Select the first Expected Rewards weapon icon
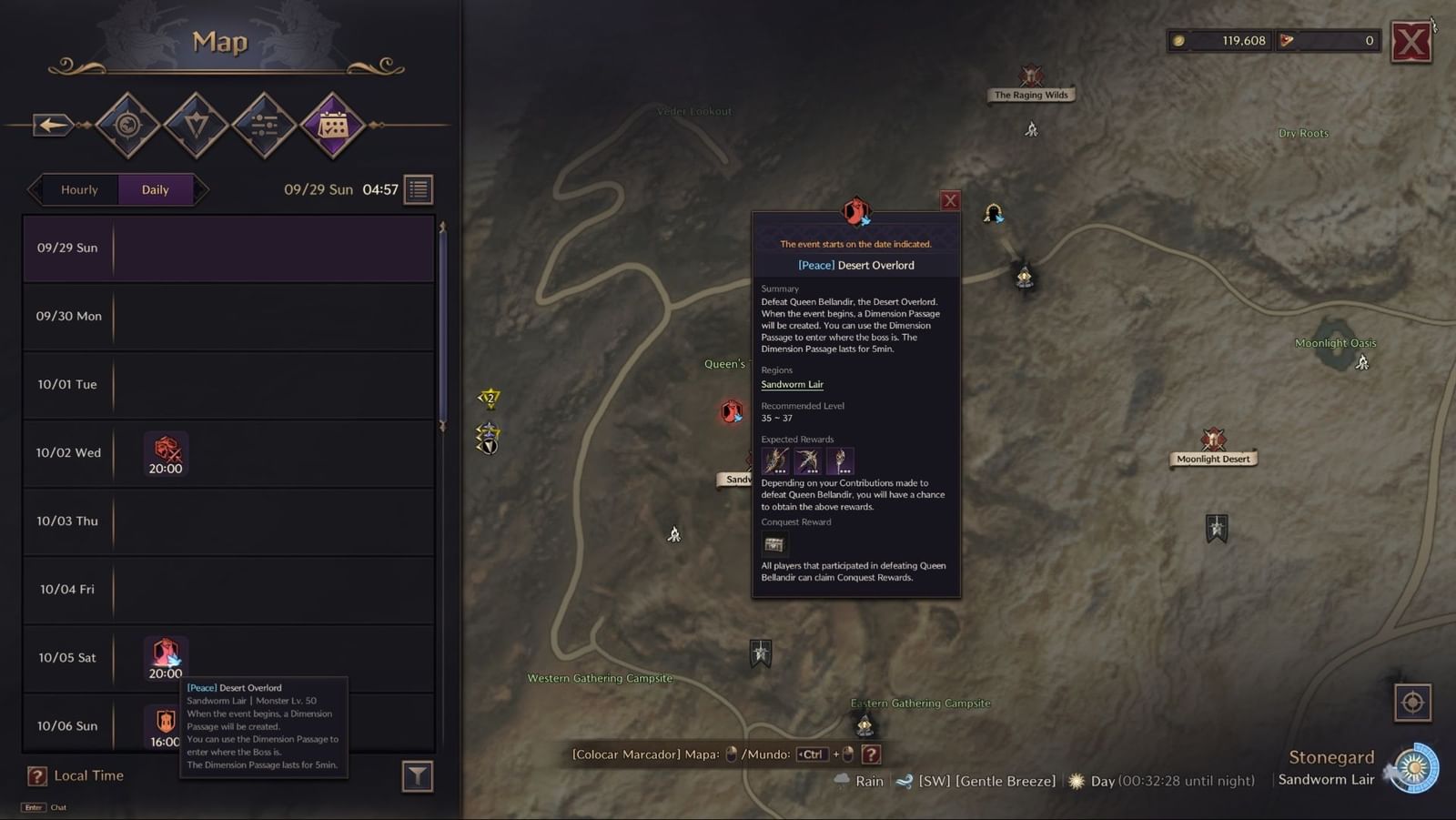This screenshot has width=1456, height=820. click(x=773, y=461)
